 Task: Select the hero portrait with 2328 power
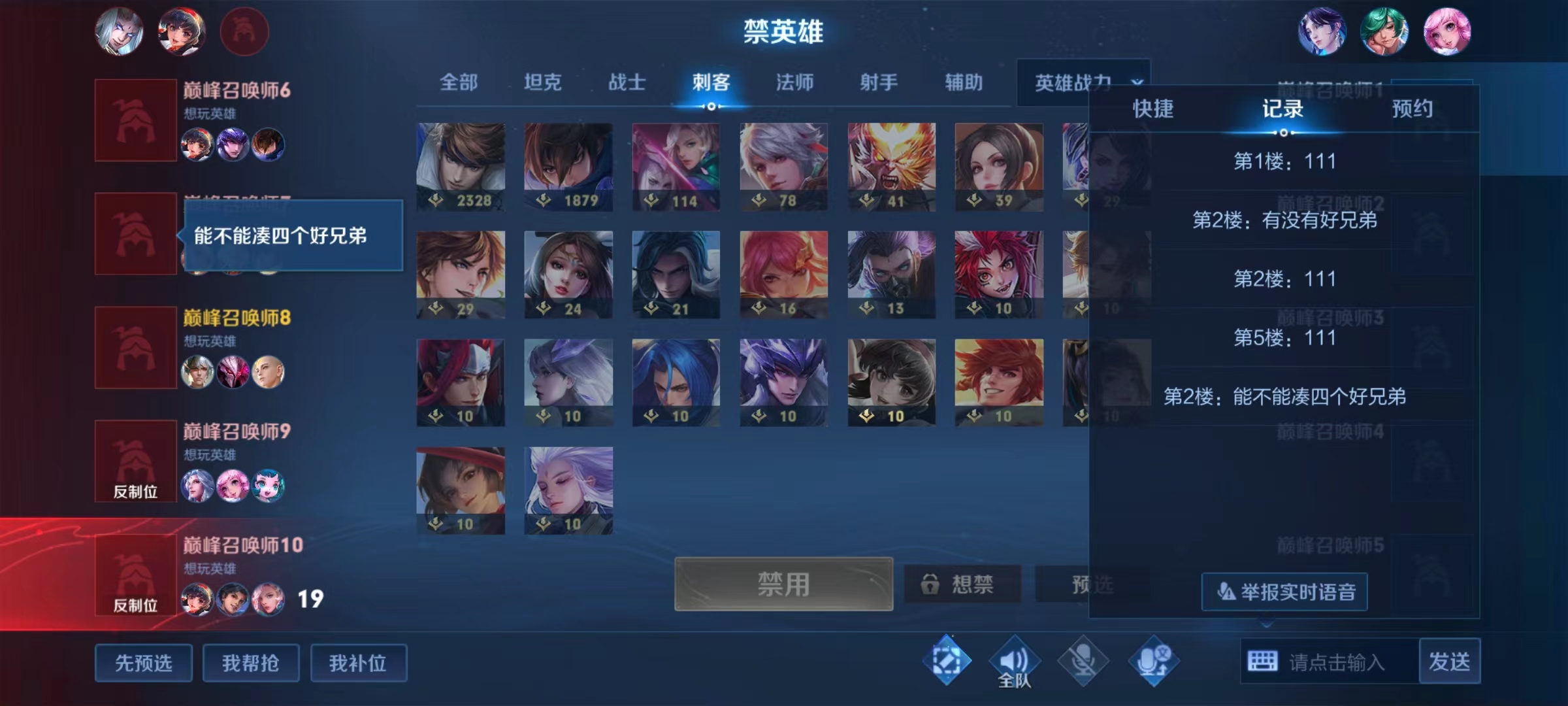pos(461,166)
